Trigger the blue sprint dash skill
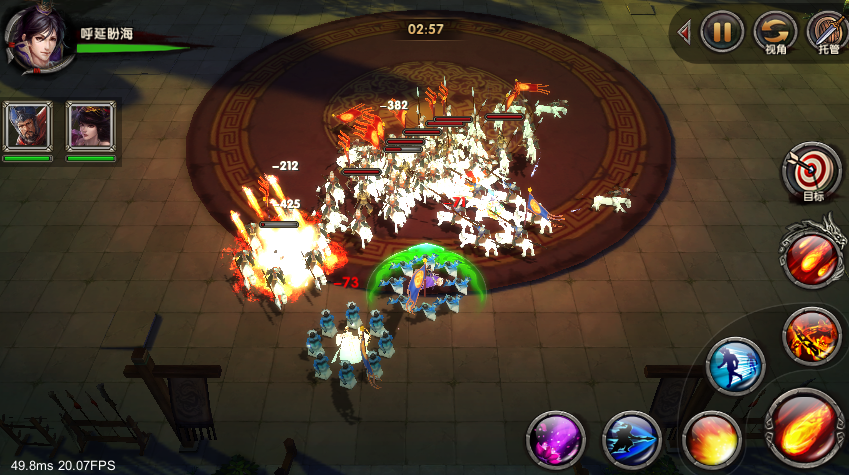 (735, 366)
